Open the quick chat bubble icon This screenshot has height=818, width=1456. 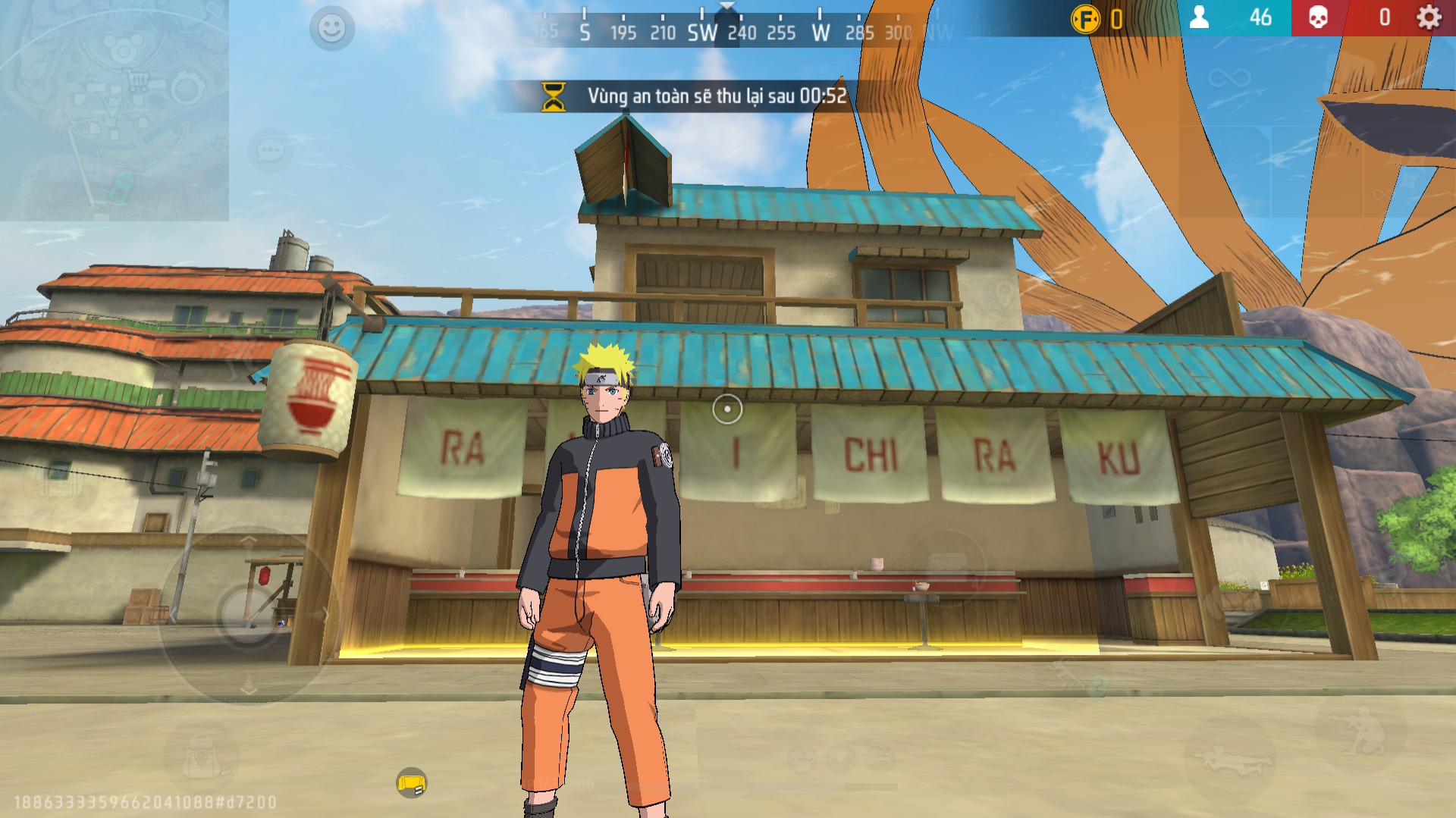(x=271, y=150)
